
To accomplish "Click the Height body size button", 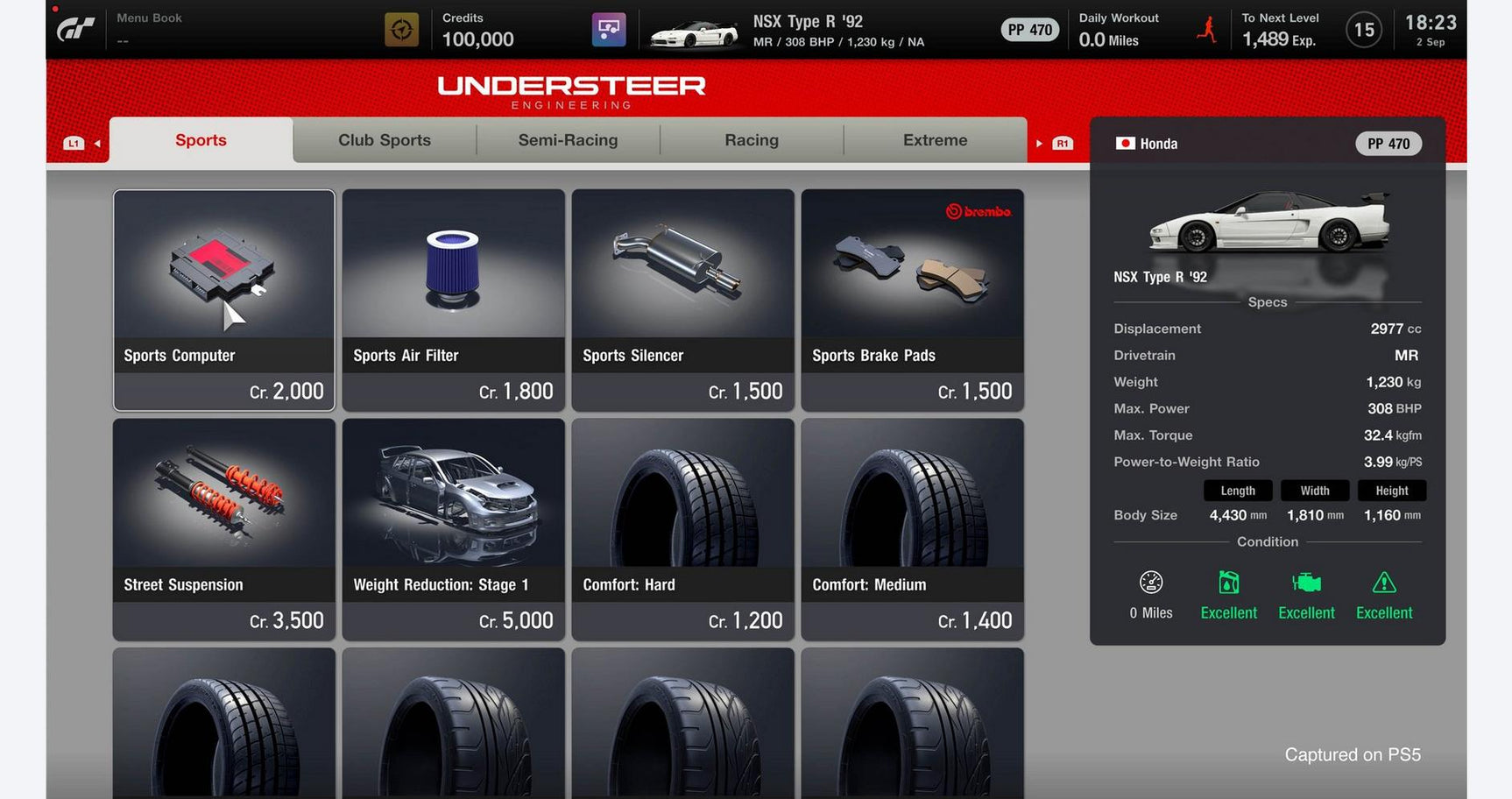I will 1391,491.
